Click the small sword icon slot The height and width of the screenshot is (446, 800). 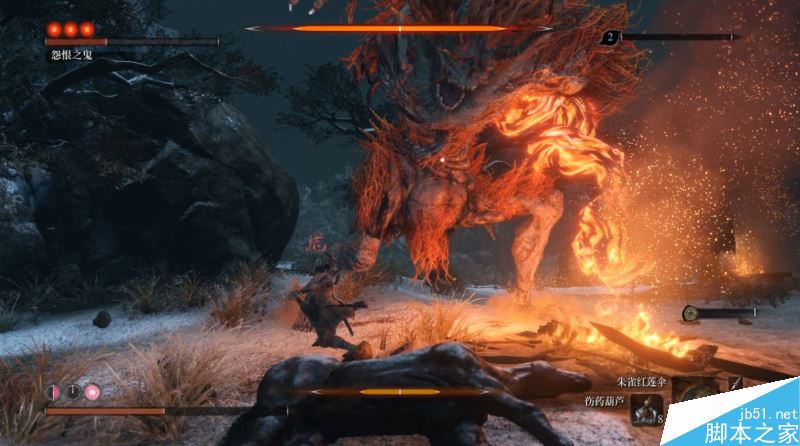click(x=734, y=384)
